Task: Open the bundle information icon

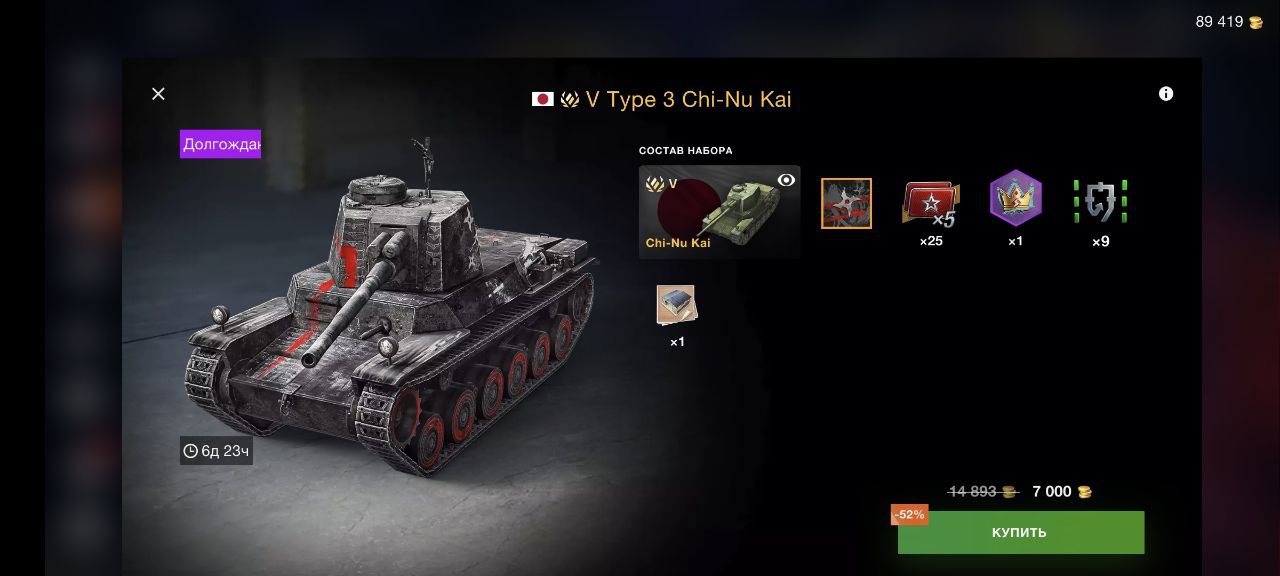Action: tap(1166, 94)
